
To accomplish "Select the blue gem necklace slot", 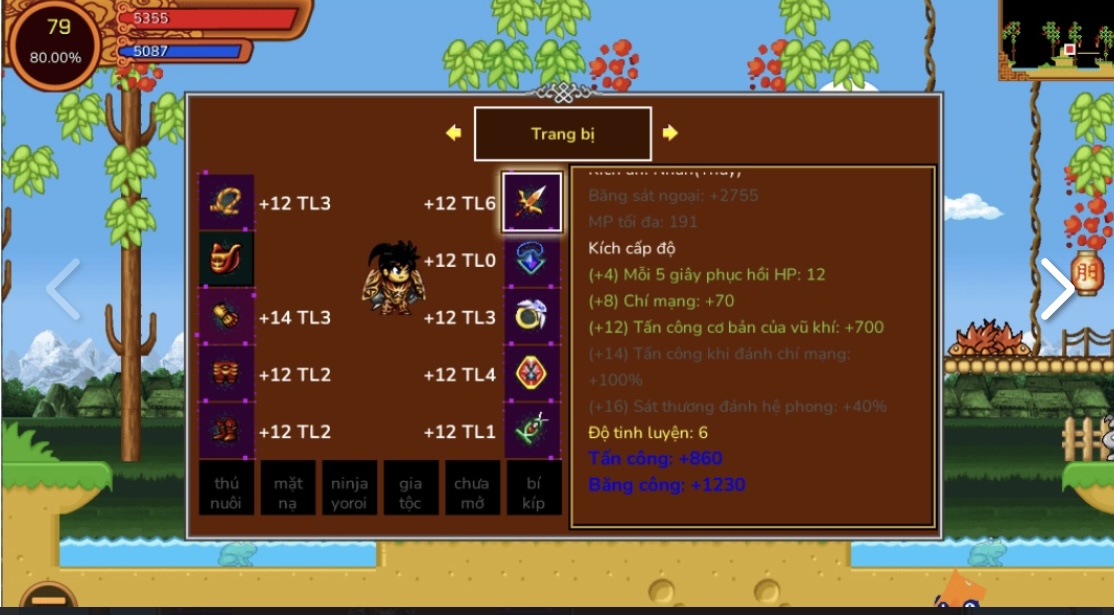I will click(531, 260).
